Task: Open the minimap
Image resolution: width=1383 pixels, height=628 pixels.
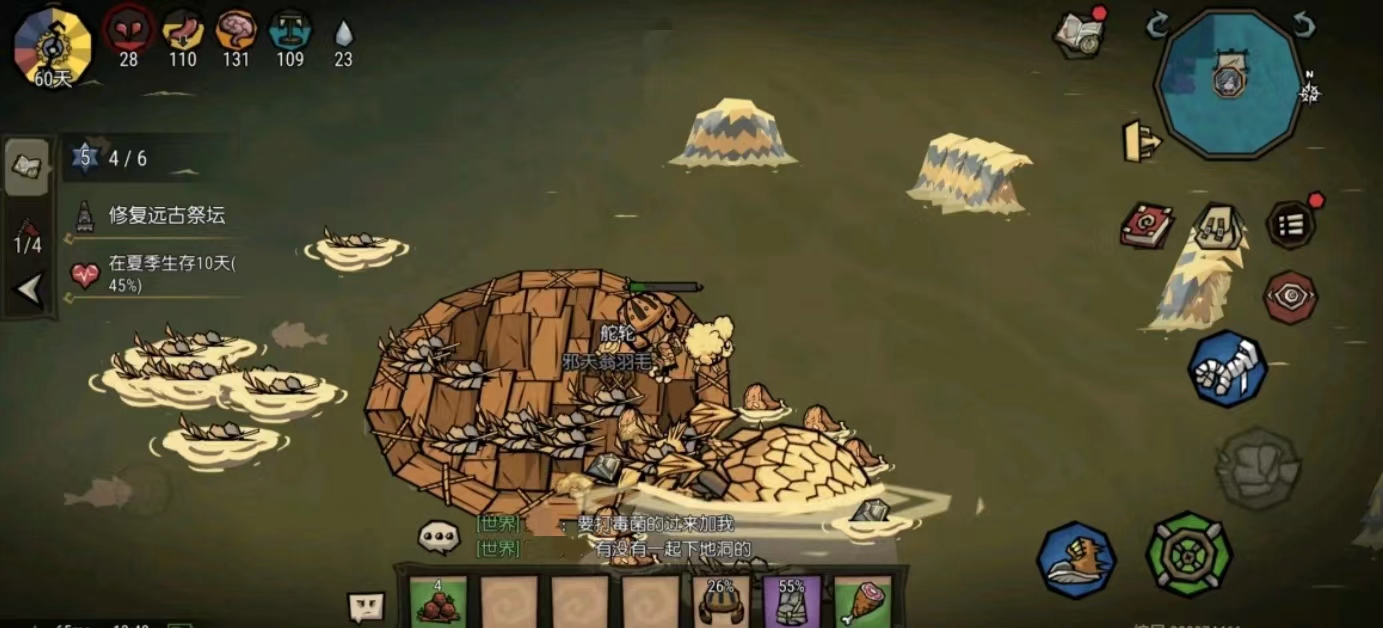Action: point(1229,83)
